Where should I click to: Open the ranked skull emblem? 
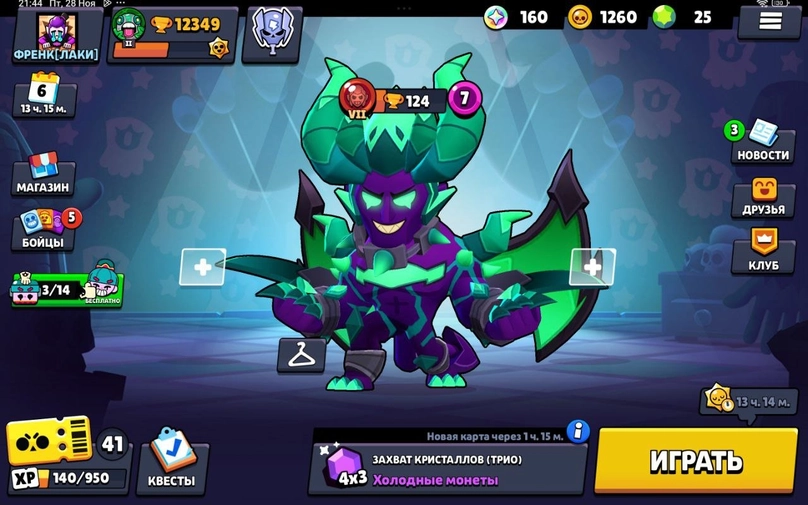click(x=269, y=31)
